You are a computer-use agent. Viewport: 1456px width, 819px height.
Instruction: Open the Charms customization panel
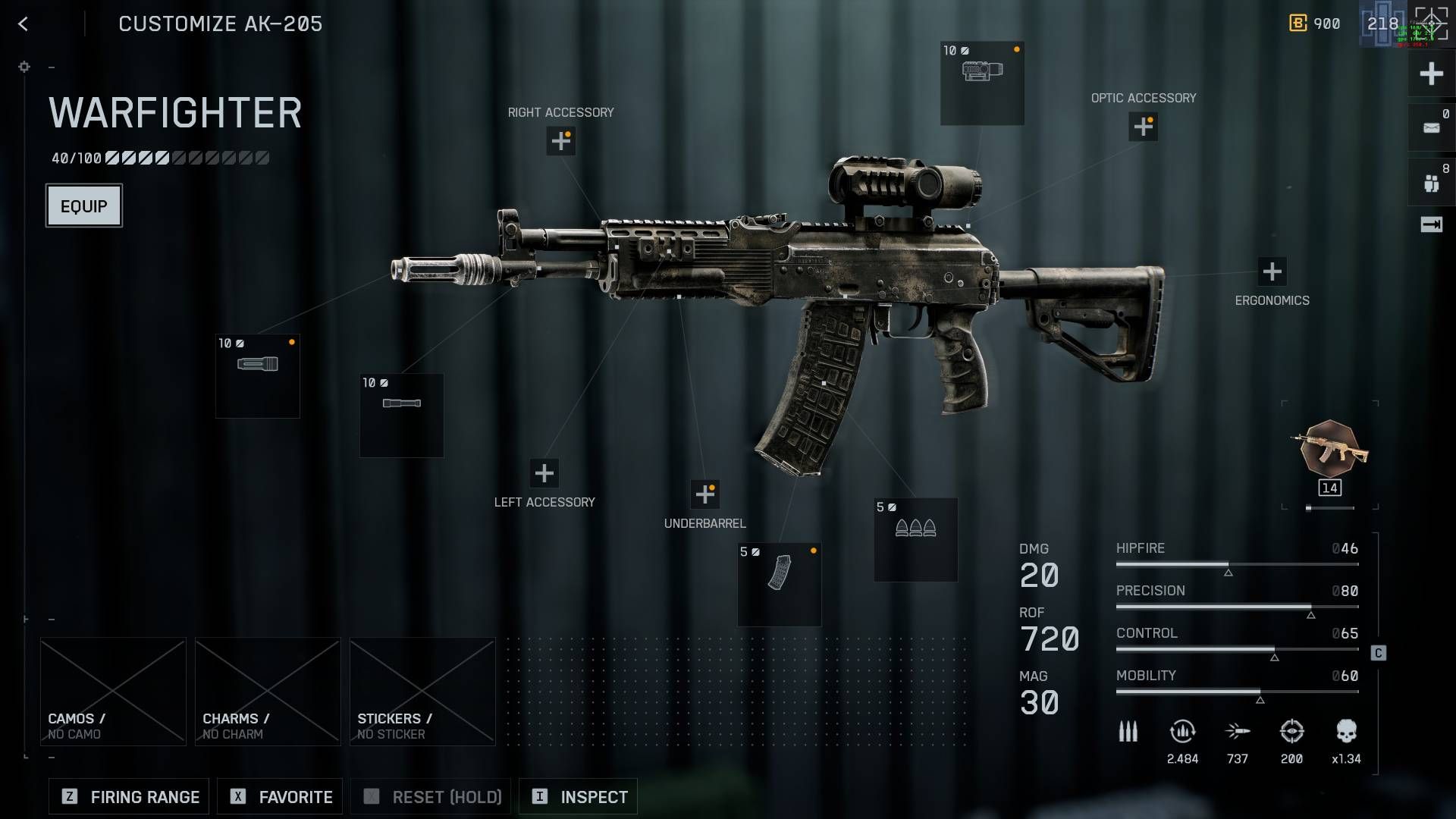[267, 690]
